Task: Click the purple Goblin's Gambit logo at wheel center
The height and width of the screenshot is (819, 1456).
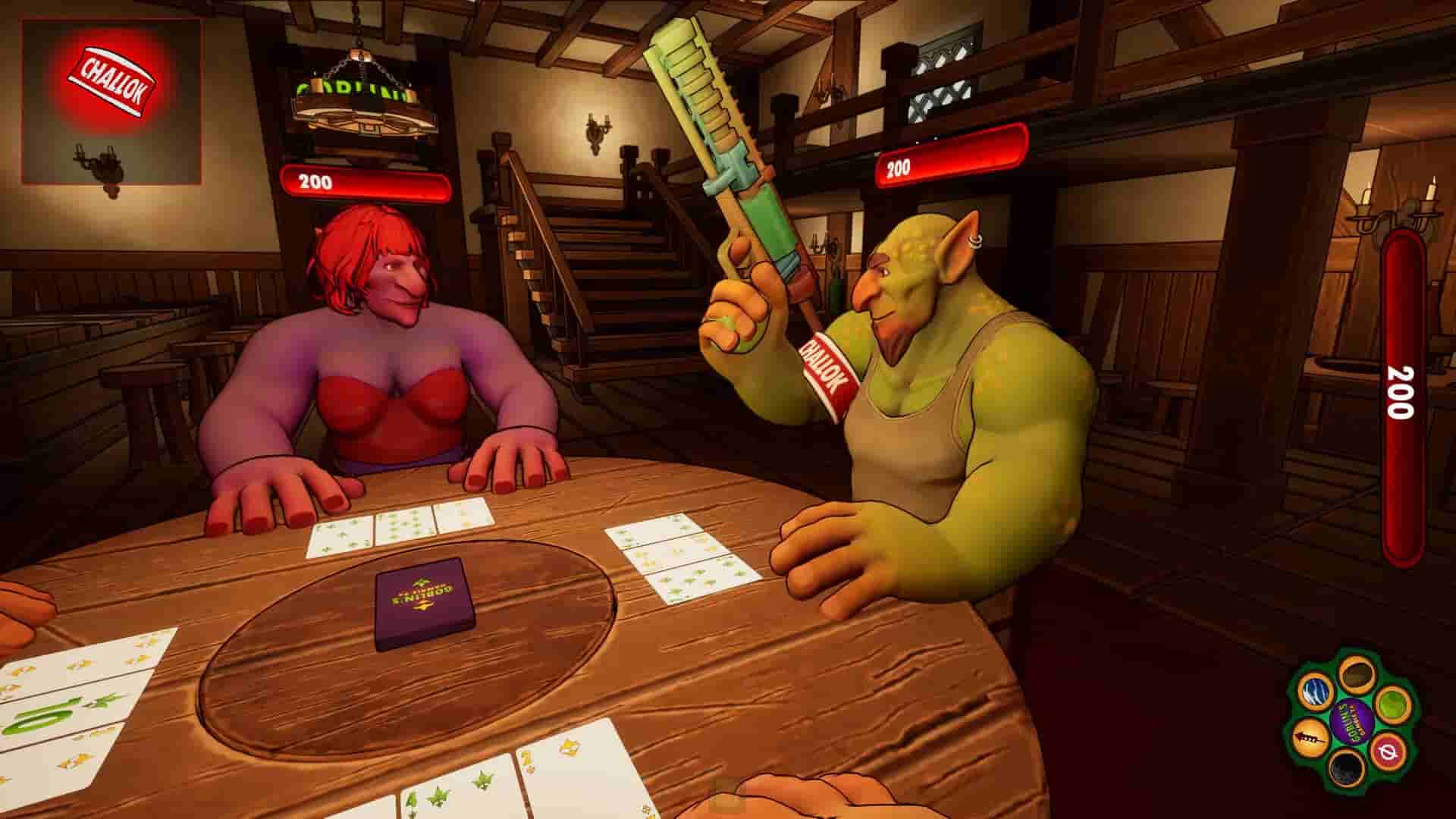Action: coord(1353,722)
